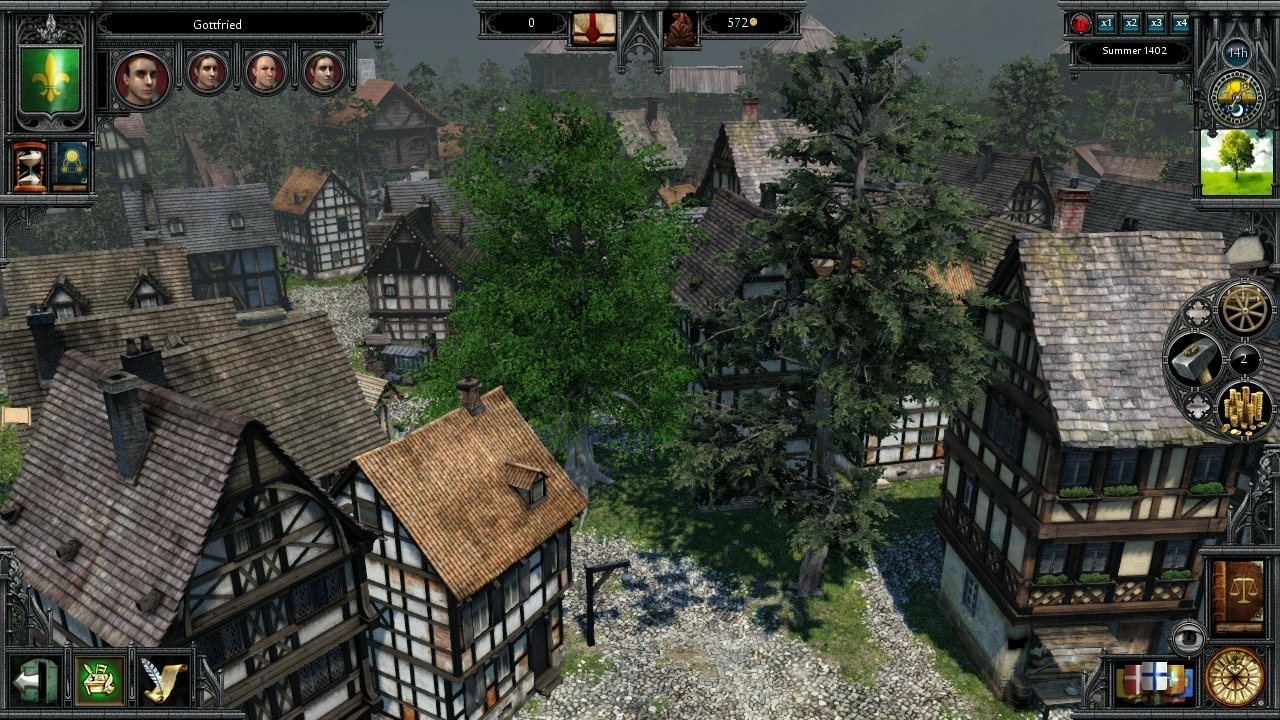Screen dimensions: 1280x720
Task: Activate the hammer build button
Action: coord(1194,359)
